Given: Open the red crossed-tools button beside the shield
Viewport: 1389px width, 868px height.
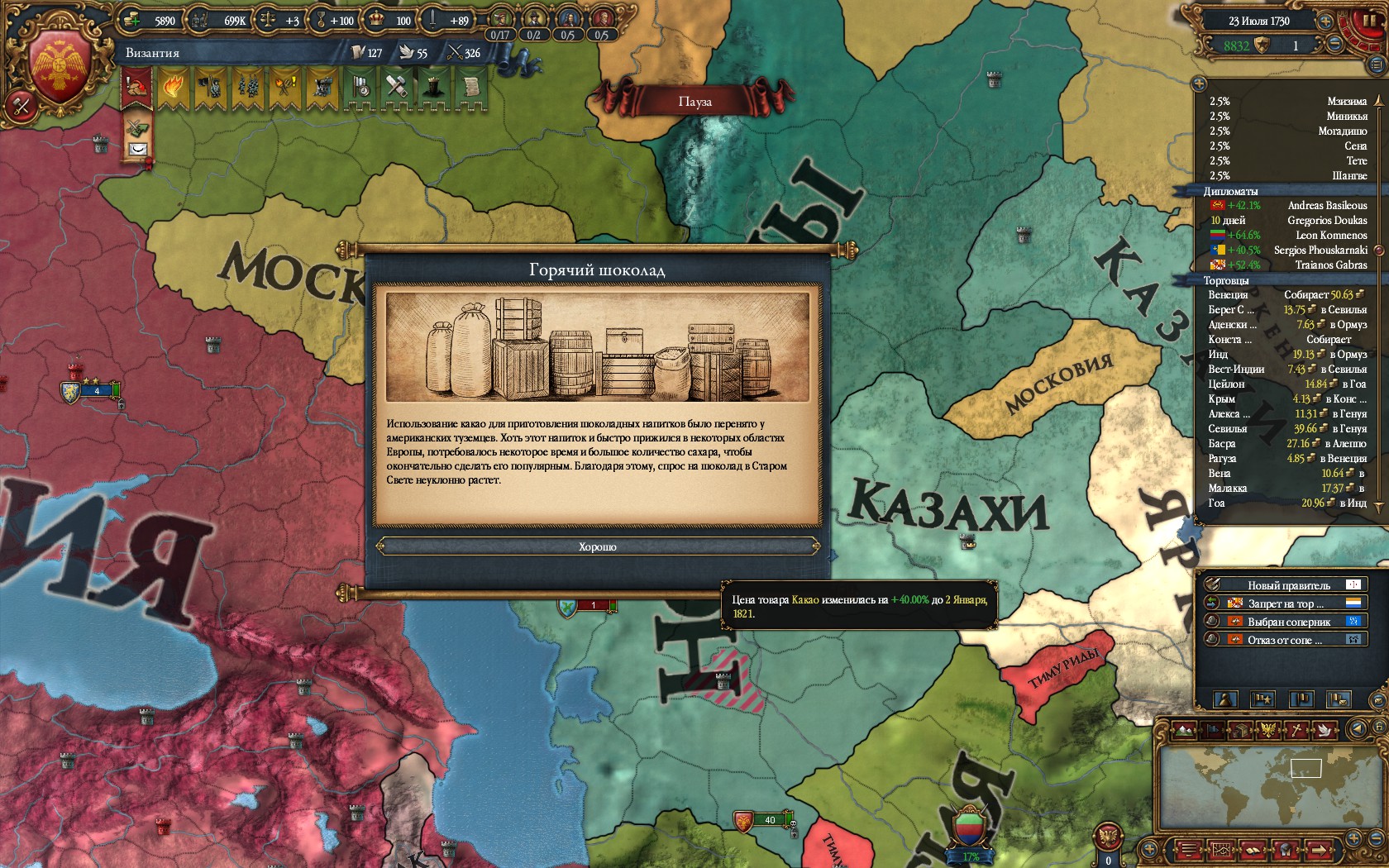Looking at the screenshot, I should pos(20,105).
